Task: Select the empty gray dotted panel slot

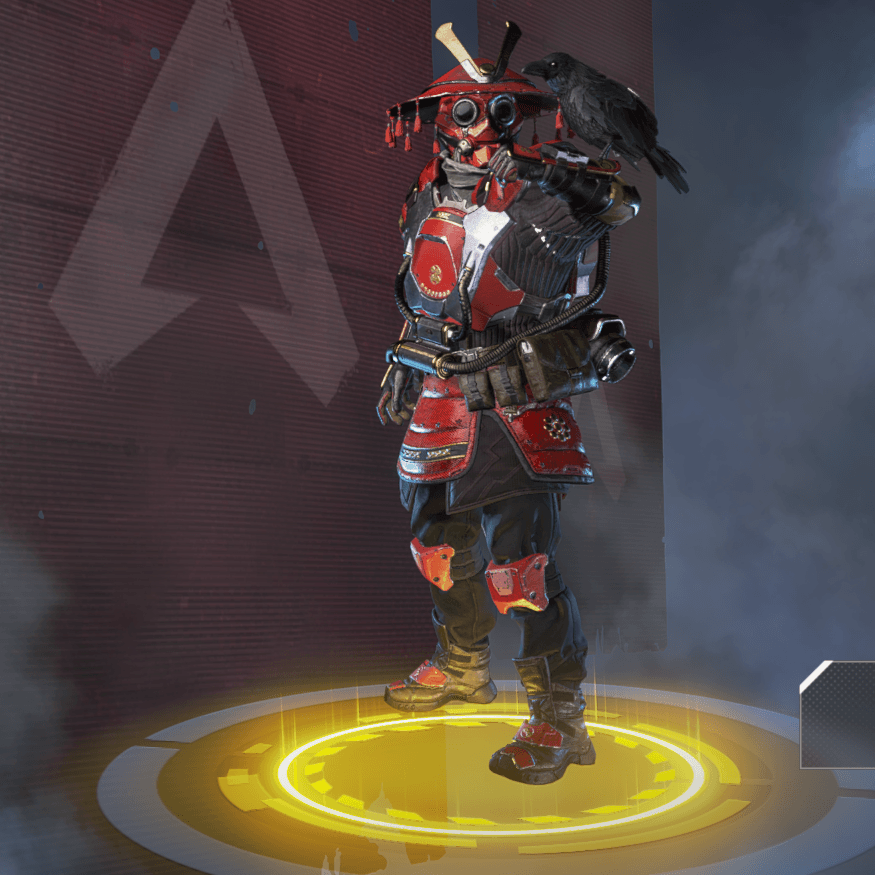Action: tap(839, 716)
